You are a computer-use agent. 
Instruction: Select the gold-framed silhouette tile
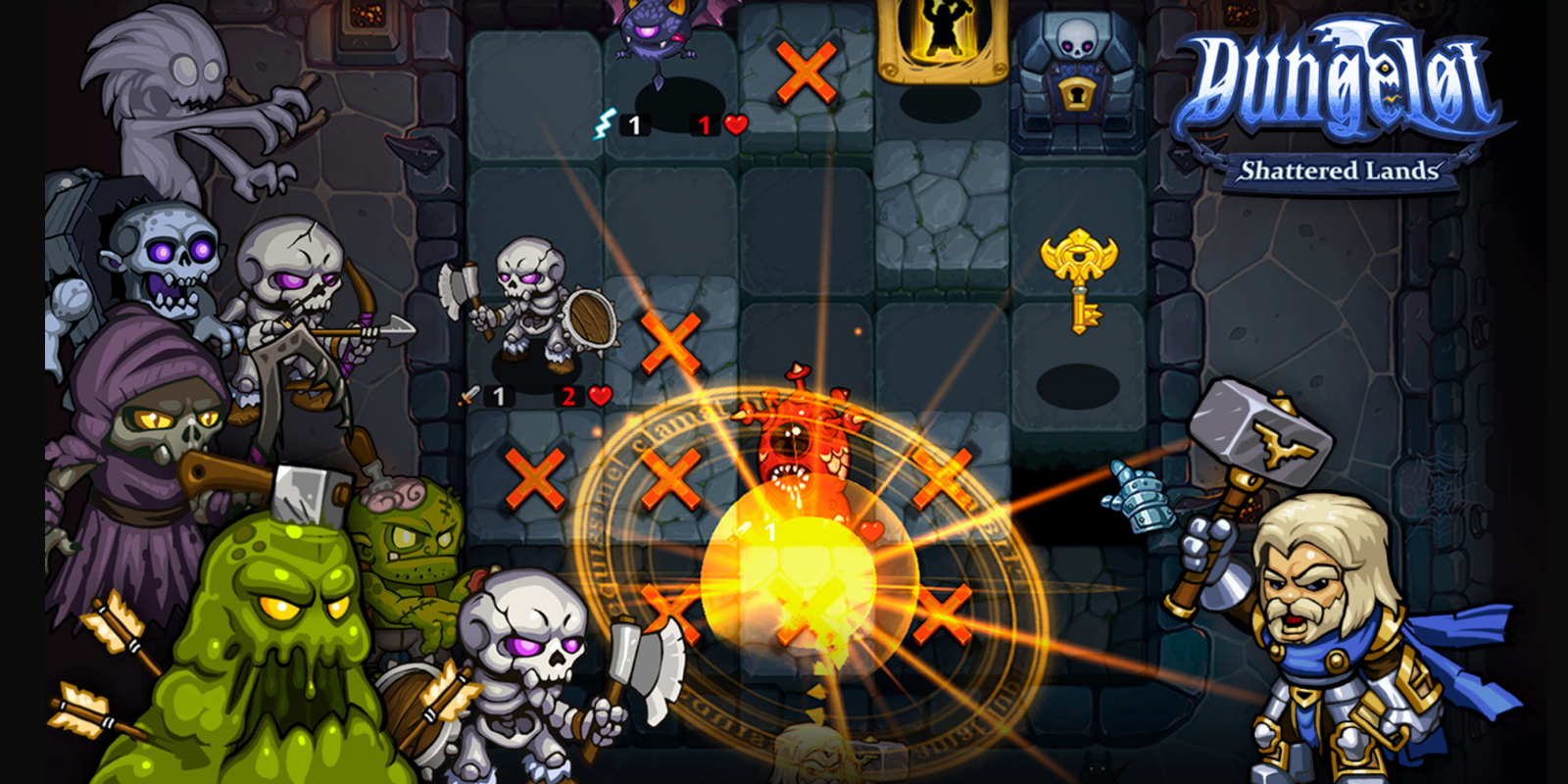point(942,37)
